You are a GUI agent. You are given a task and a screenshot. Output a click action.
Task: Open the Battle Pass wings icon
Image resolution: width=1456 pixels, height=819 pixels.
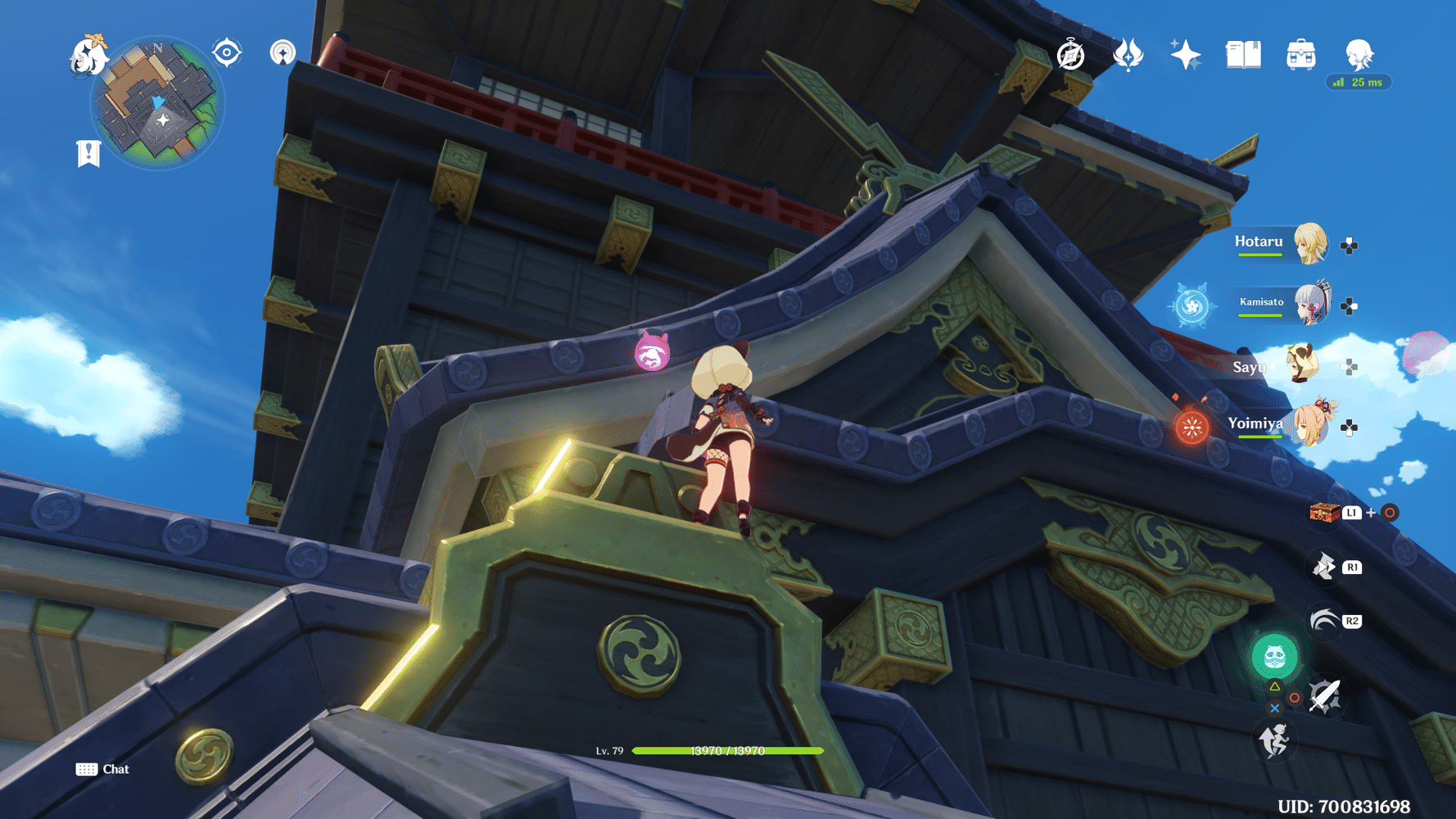pyautogui.click(x=1129, y=55)
